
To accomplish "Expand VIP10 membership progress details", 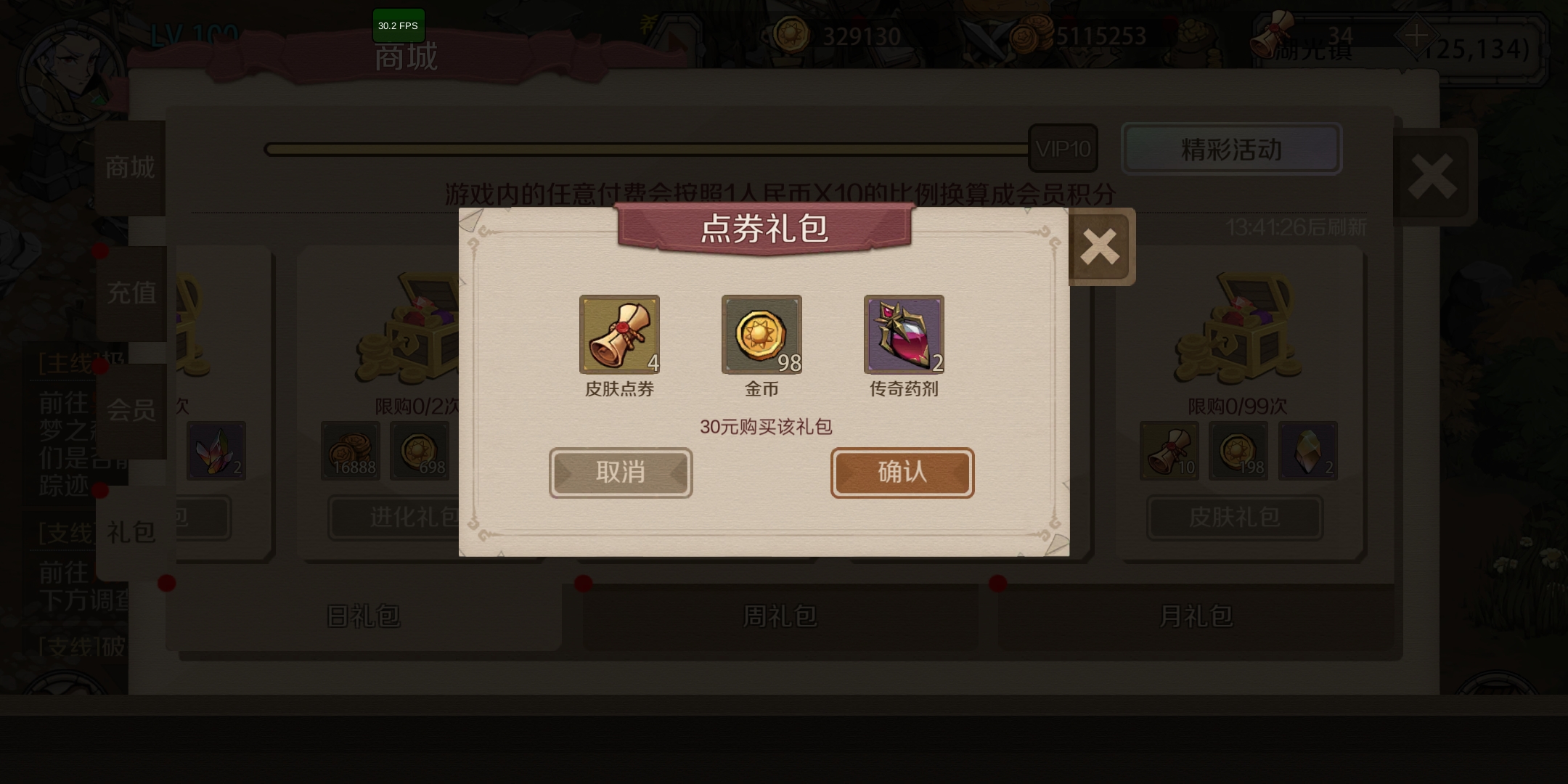I will tap(1063, 147).
